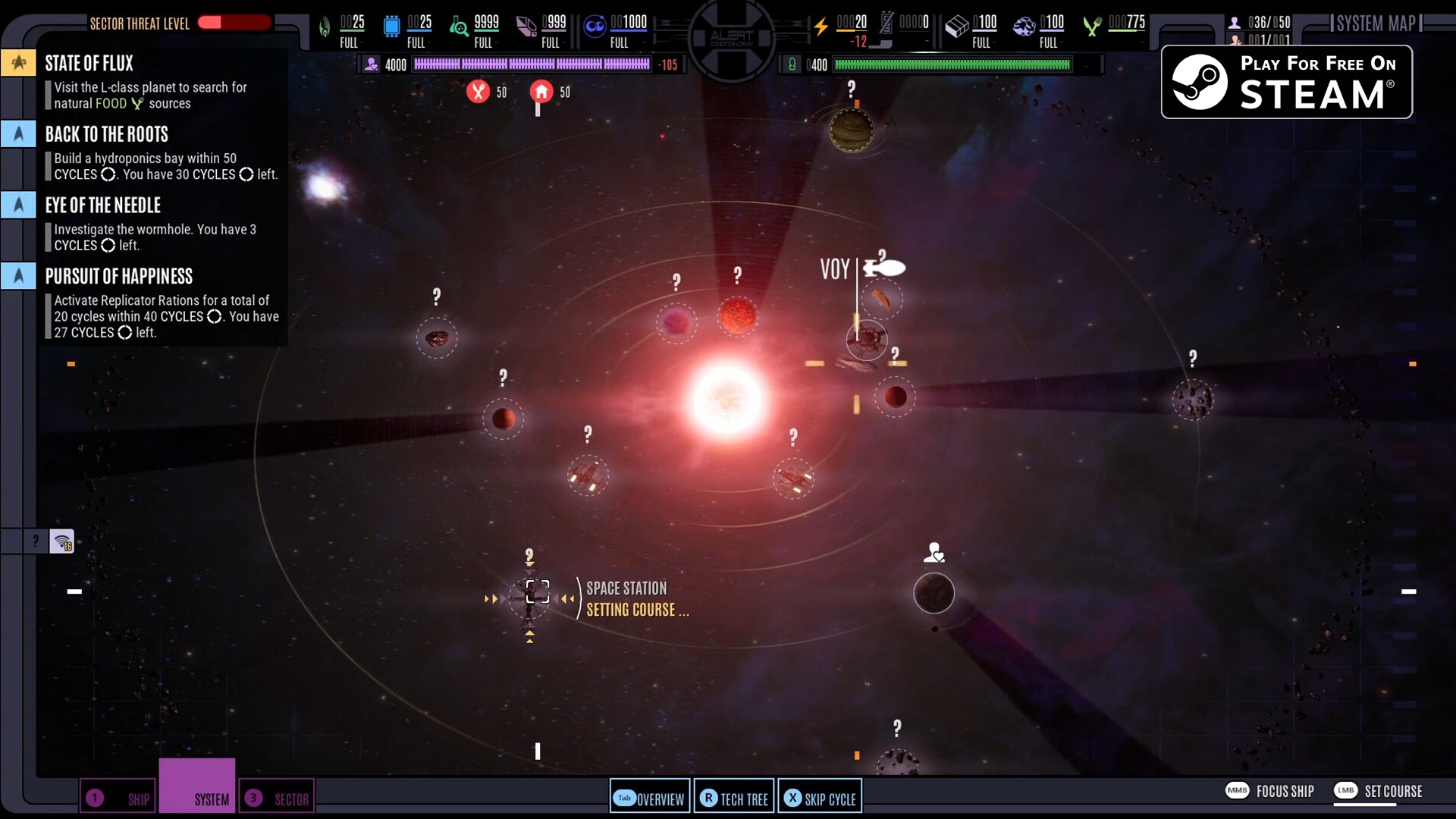This screenshot has width=1456, height=819.
Task: Click the Play For Free On Steam banner
Action: tap(1286, 82)
